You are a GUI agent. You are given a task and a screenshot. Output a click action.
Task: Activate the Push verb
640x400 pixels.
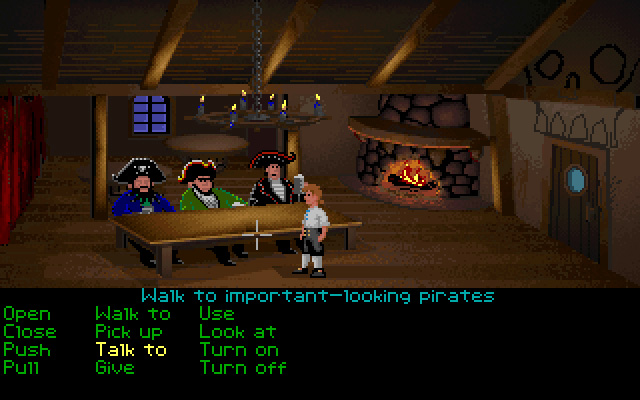[26, 350]
